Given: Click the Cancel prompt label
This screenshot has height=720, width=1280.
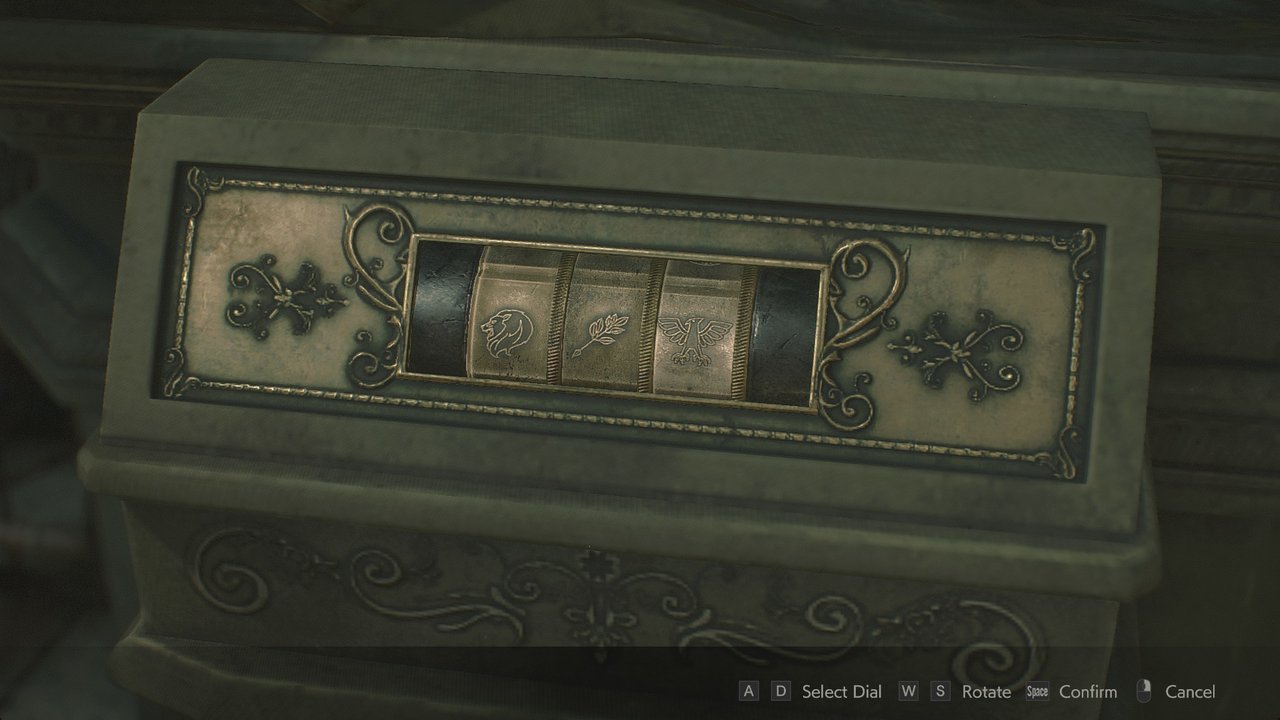Looking at the screenshot, I should click(x=1191, y=691).
